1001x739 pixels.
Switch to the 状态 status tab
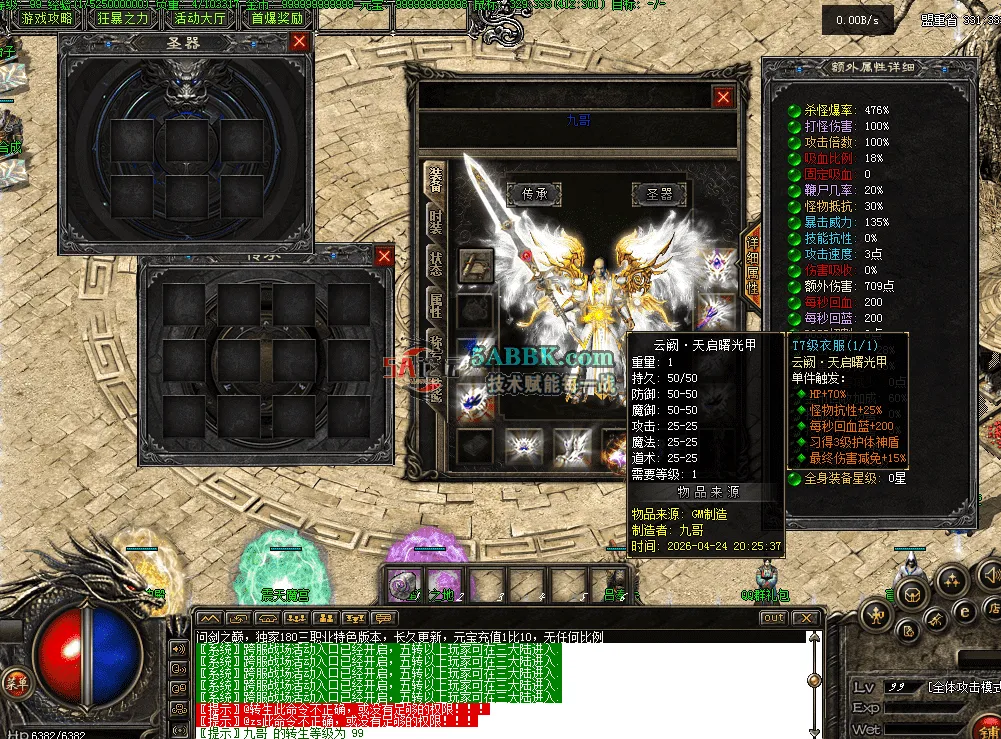point(436,263)
